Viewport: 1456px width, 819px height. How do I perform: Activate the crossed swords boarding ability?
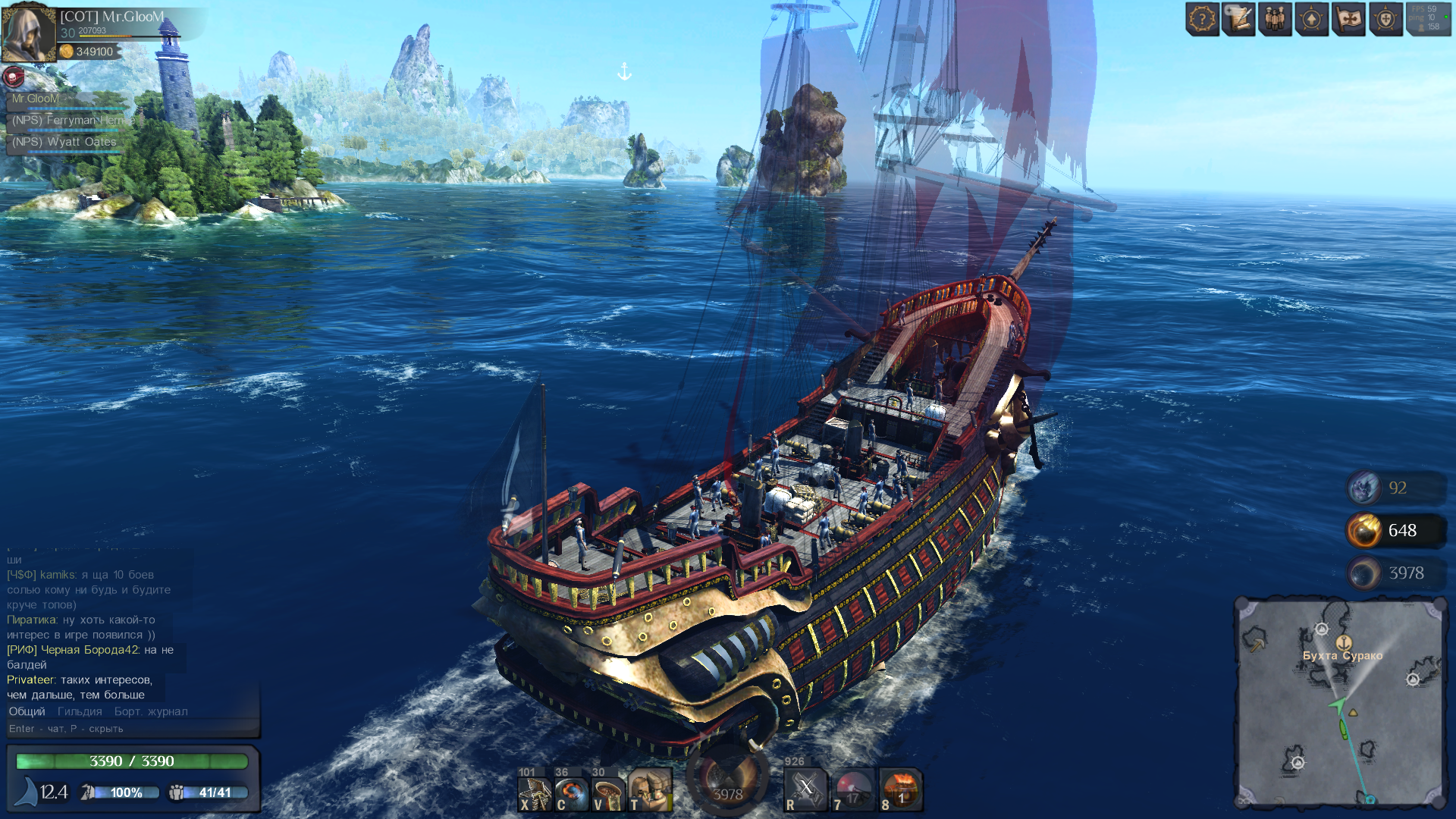coord(805,790)
